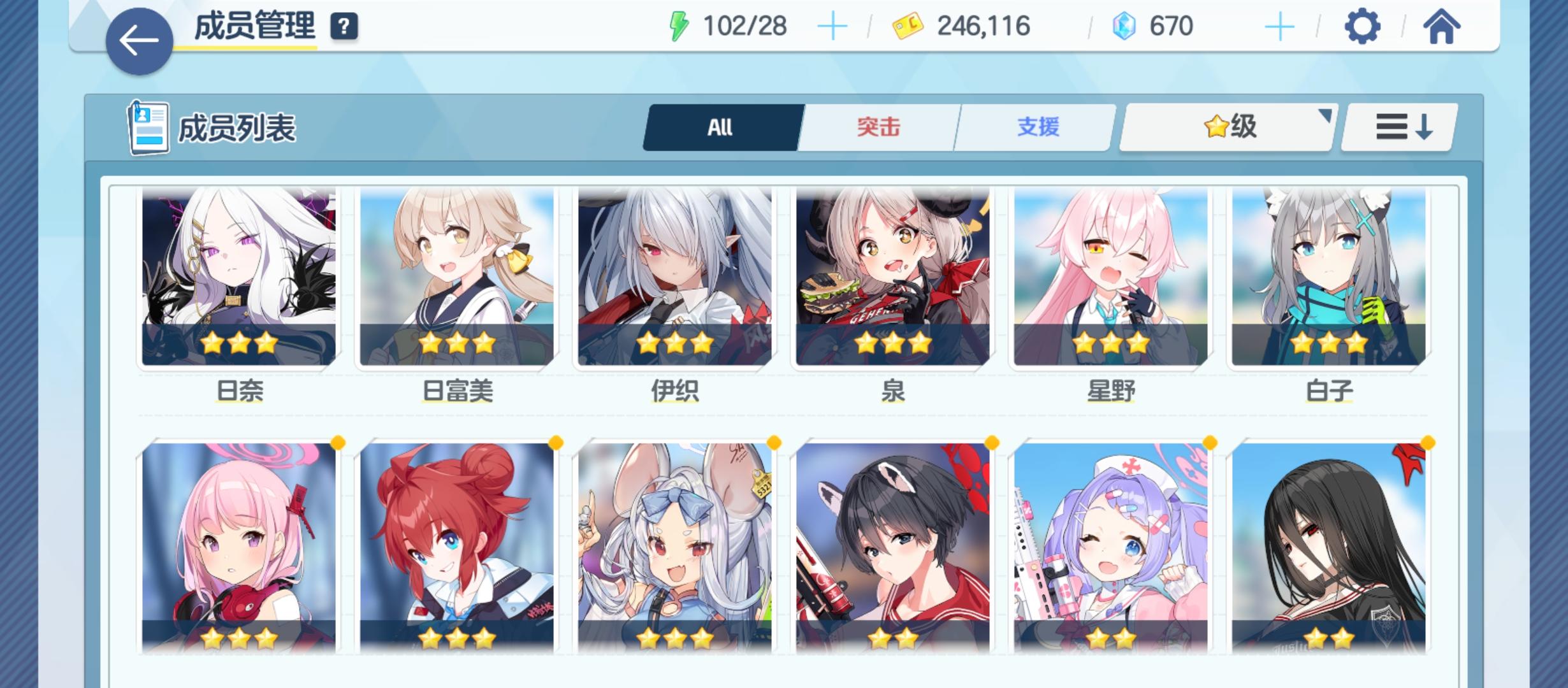Screen dimensions: 1568x688
Task: Click the lightning energy icon
Action: tap(679, 25)
